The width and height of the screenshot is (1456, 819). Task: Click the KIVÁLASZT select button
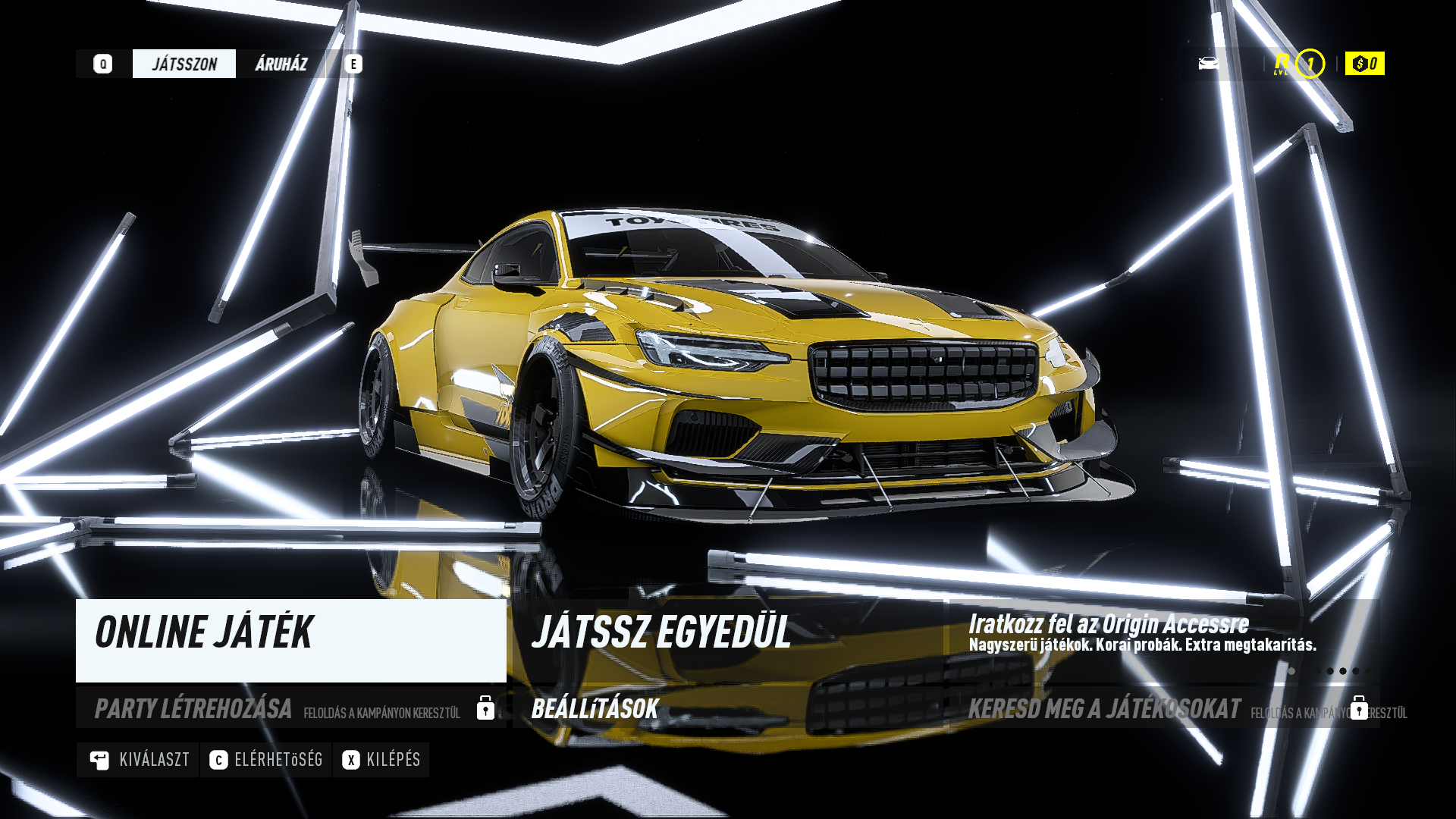coord(139,760)
